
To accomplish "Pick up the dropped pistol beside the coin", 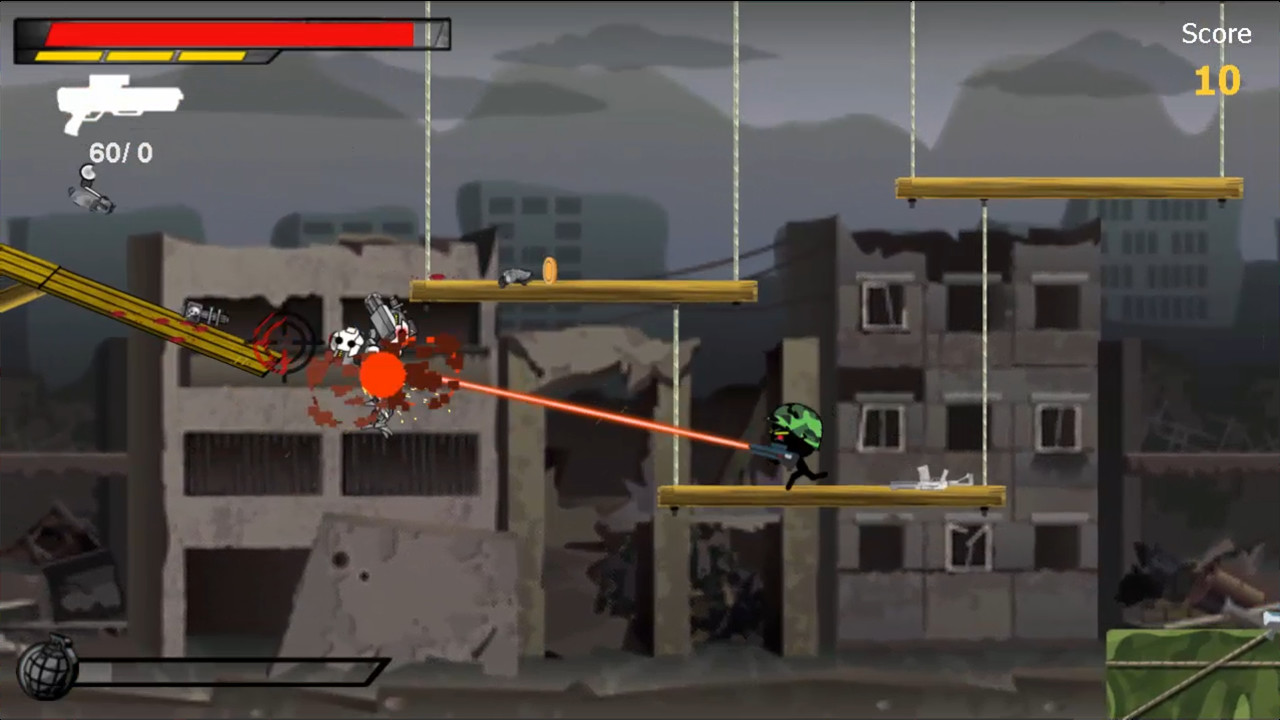I will click(x=515, y=276).
